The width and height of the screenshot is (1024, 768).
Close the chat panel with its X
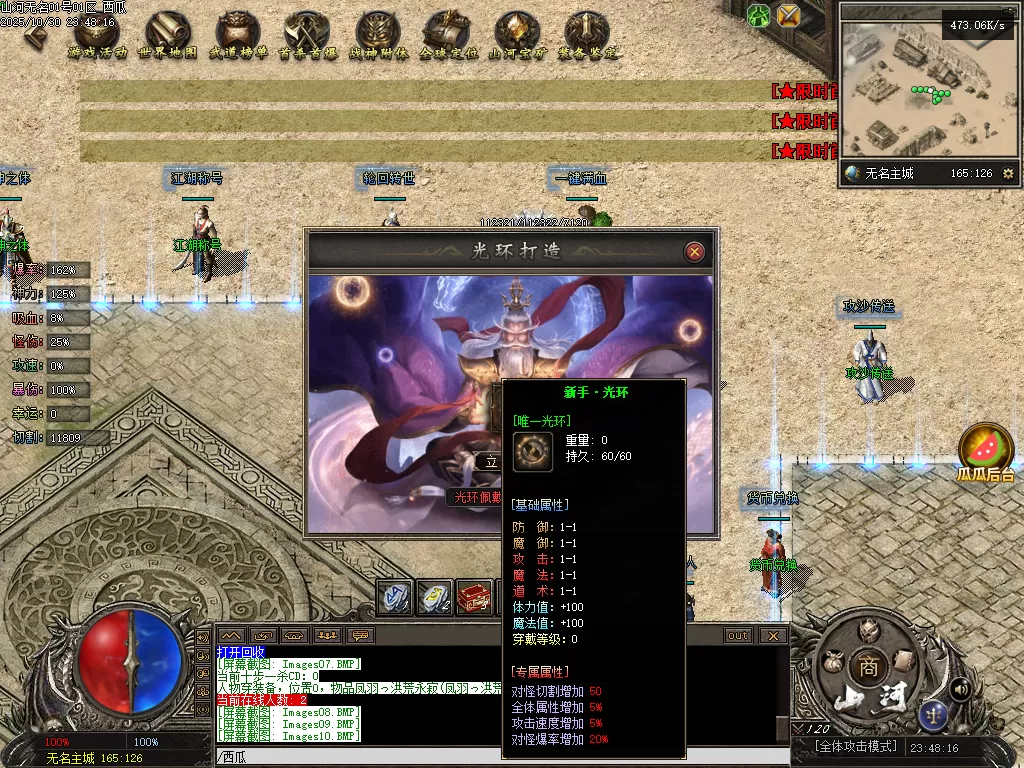pos(773,635)
